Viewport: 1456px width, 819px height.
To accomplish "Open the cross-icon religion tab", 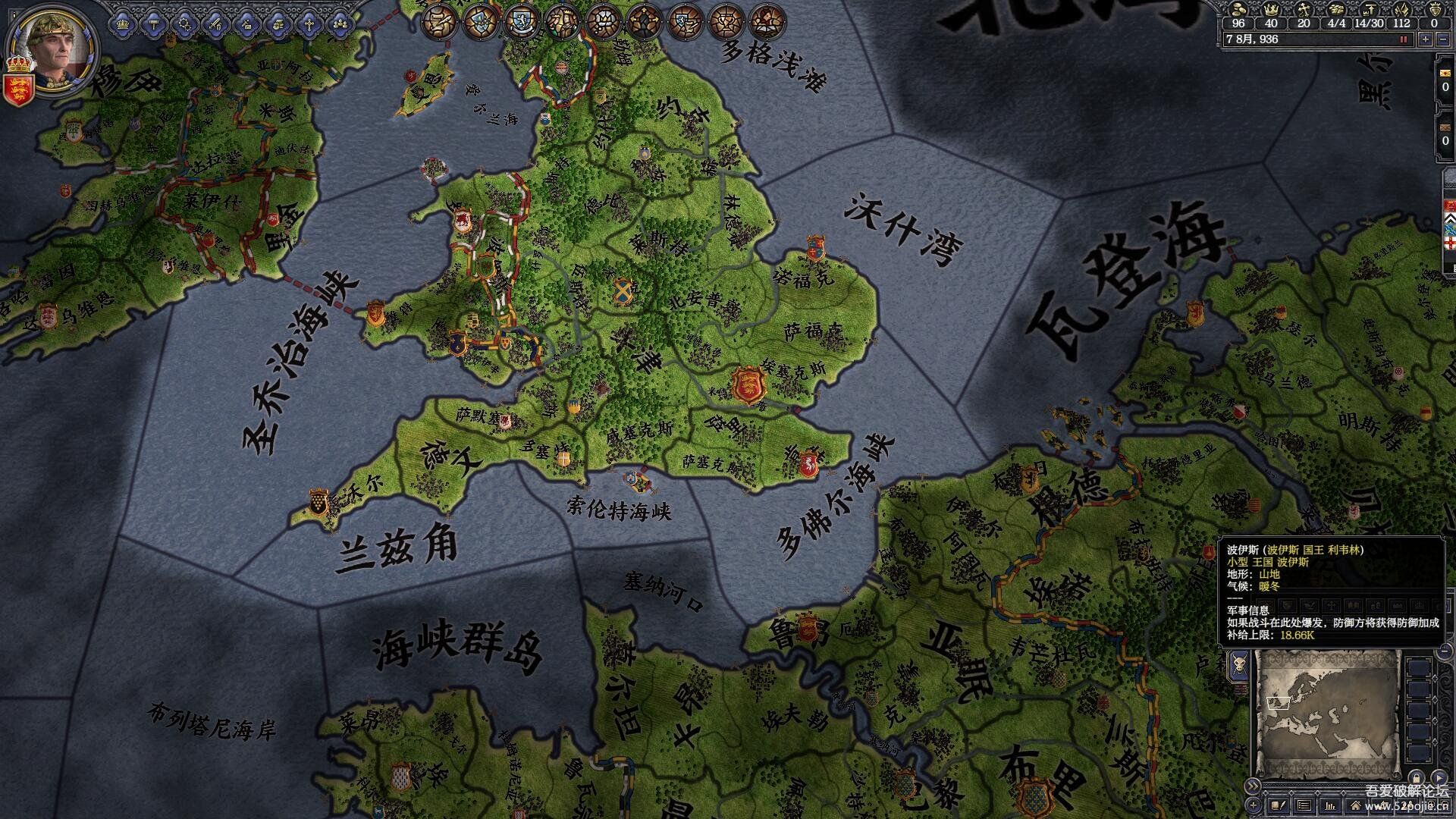I will 309,24.
